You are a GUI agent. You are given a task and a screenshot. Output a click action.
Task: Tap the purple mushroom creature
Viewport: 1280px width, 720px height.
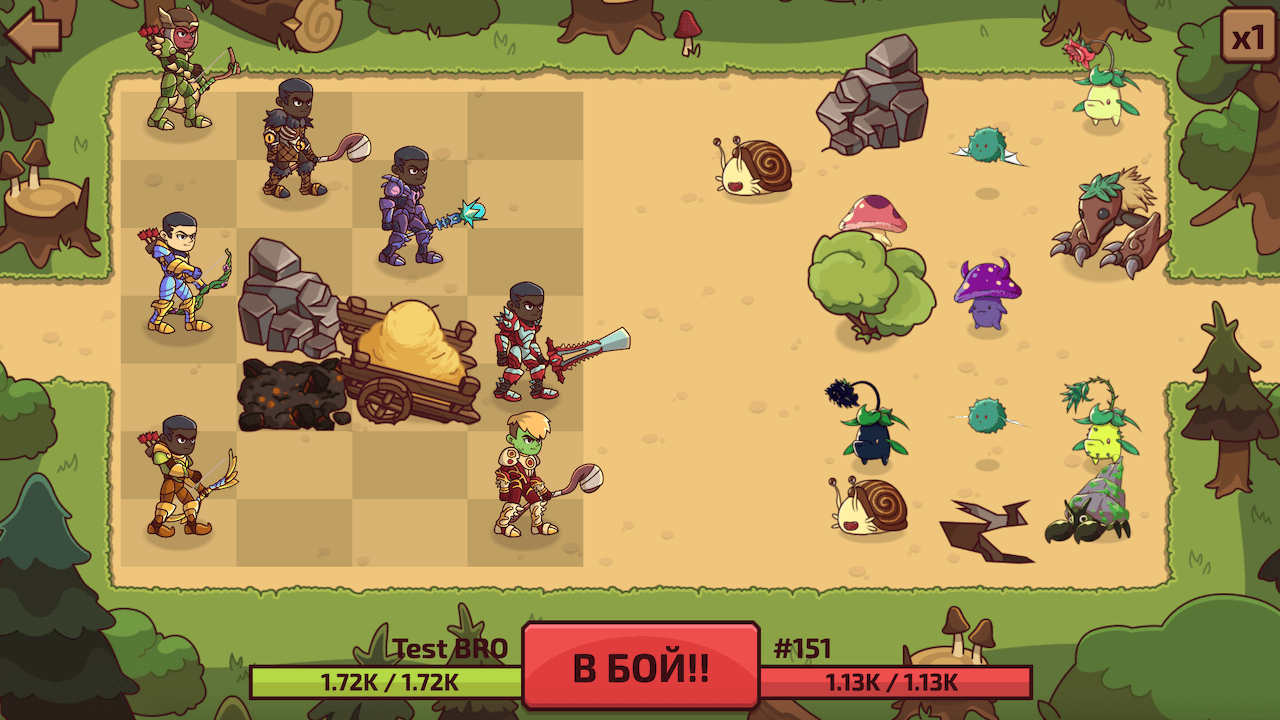(x=986, y=292)
